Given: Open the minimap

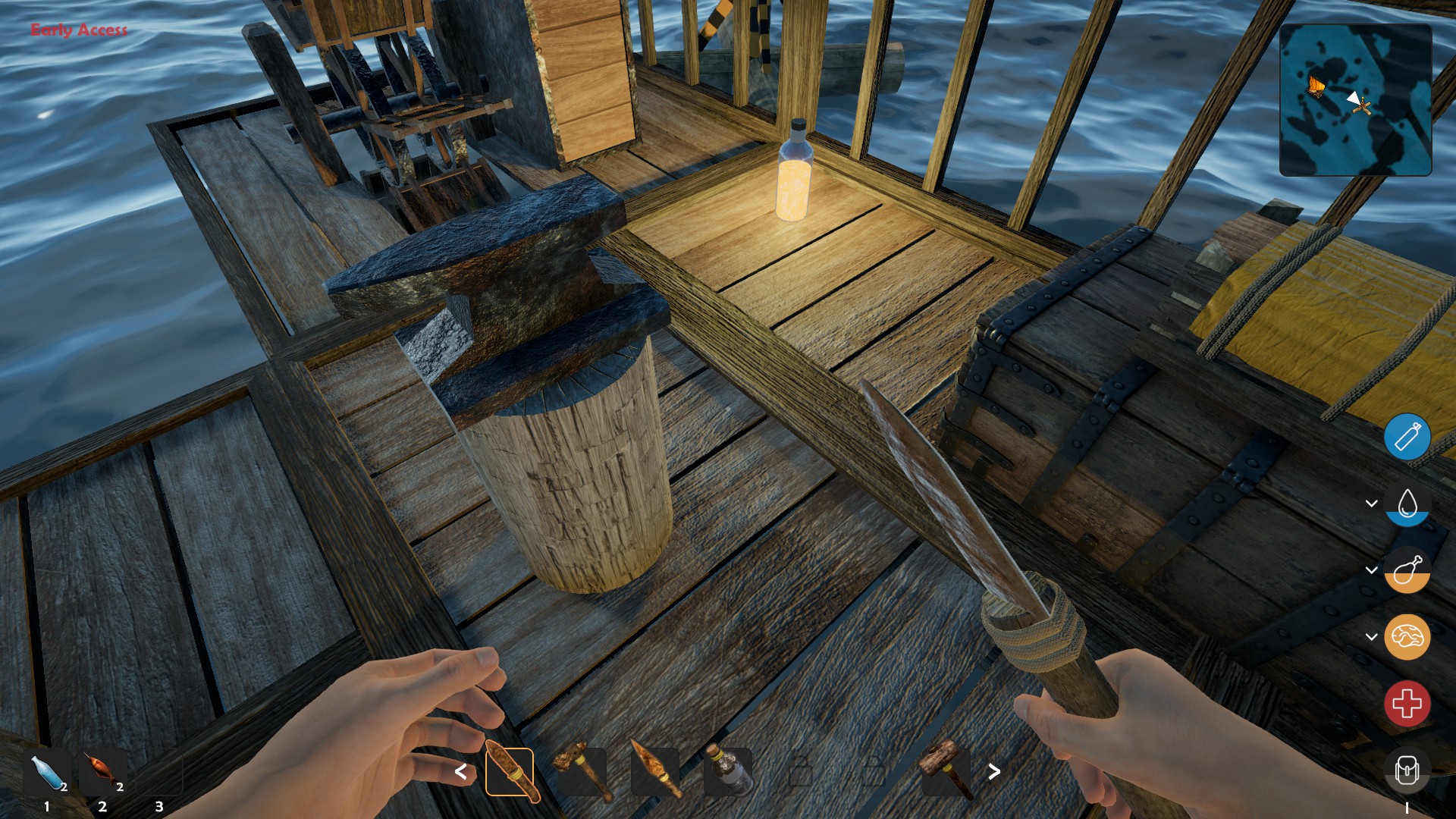Looking at the screenshot, I should click(1355, 100).
